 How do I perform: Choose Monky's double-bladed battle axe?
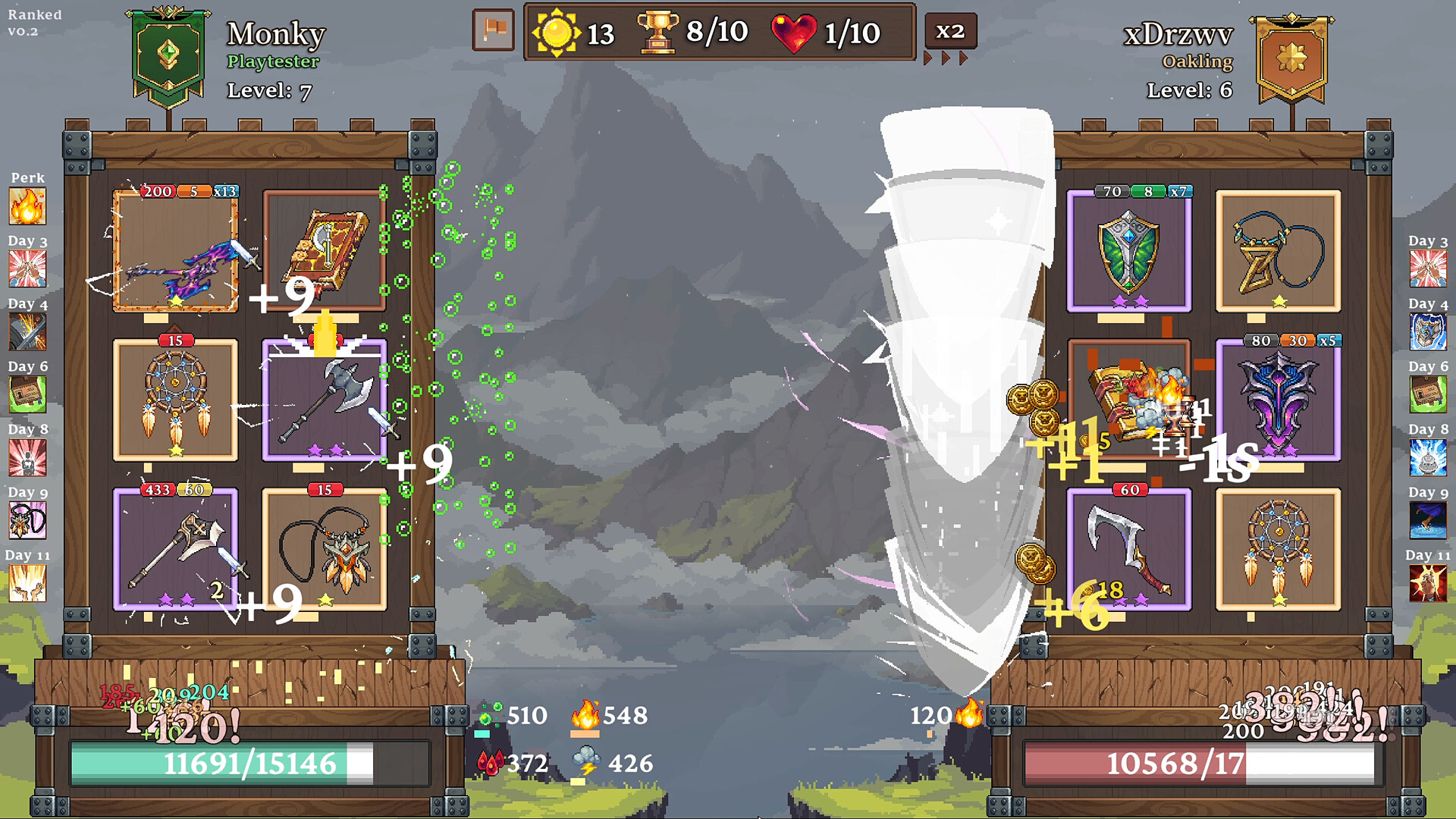click(325, 400)
